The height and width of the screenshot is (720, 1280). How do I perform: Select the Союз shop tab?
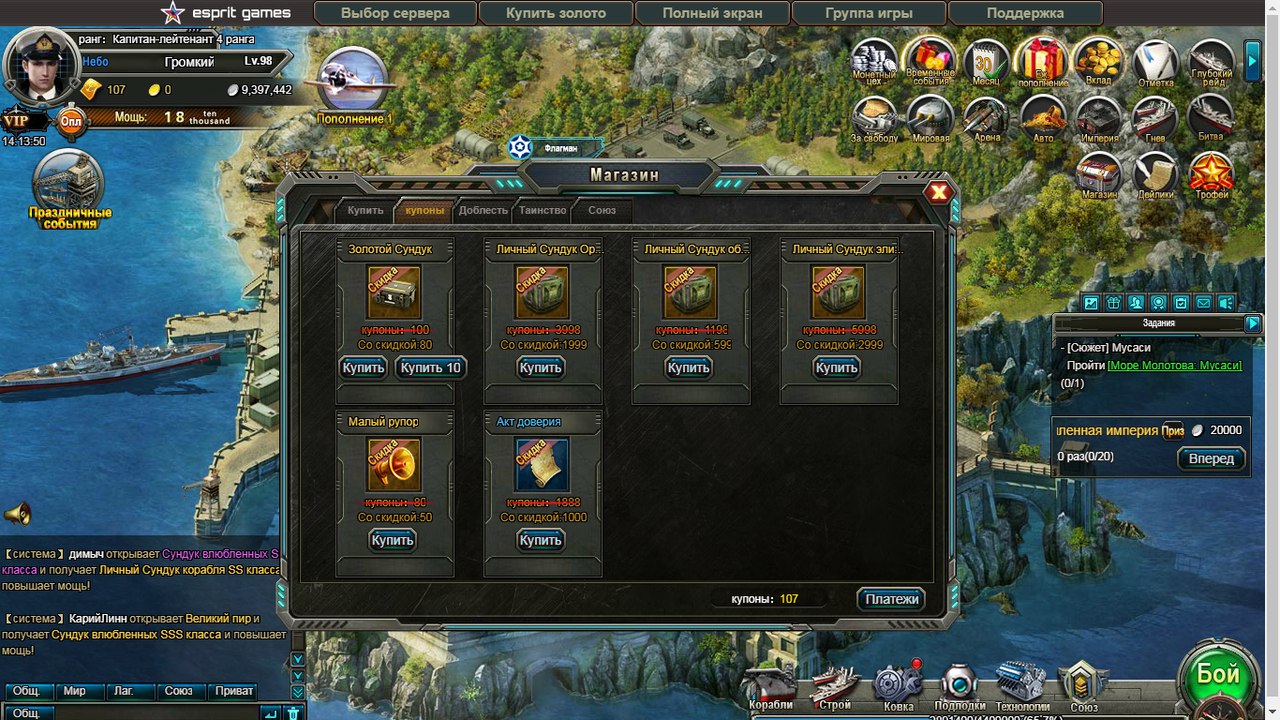602,211
